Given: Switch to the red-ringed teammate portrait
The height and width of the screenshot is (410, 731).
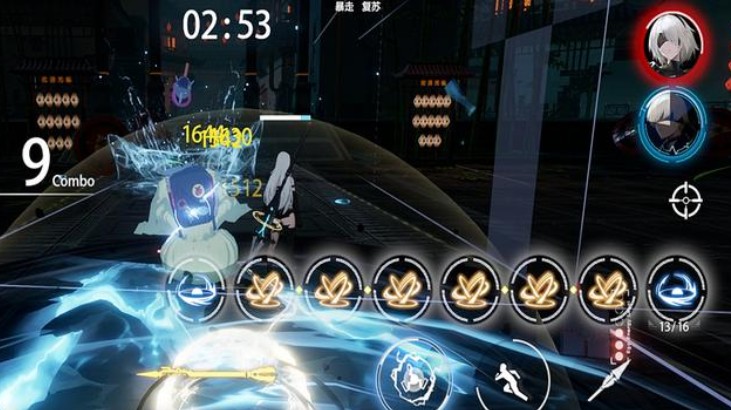Looking at the screenshot, I should point(672,43).
